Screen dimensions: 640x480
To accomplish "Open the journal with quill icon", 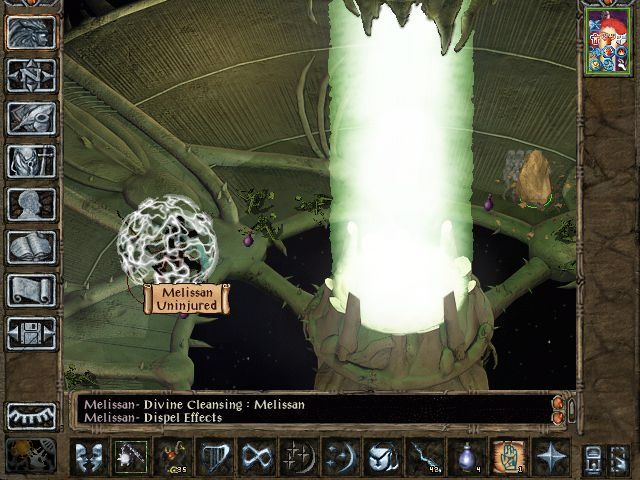I will coord(31,118).
